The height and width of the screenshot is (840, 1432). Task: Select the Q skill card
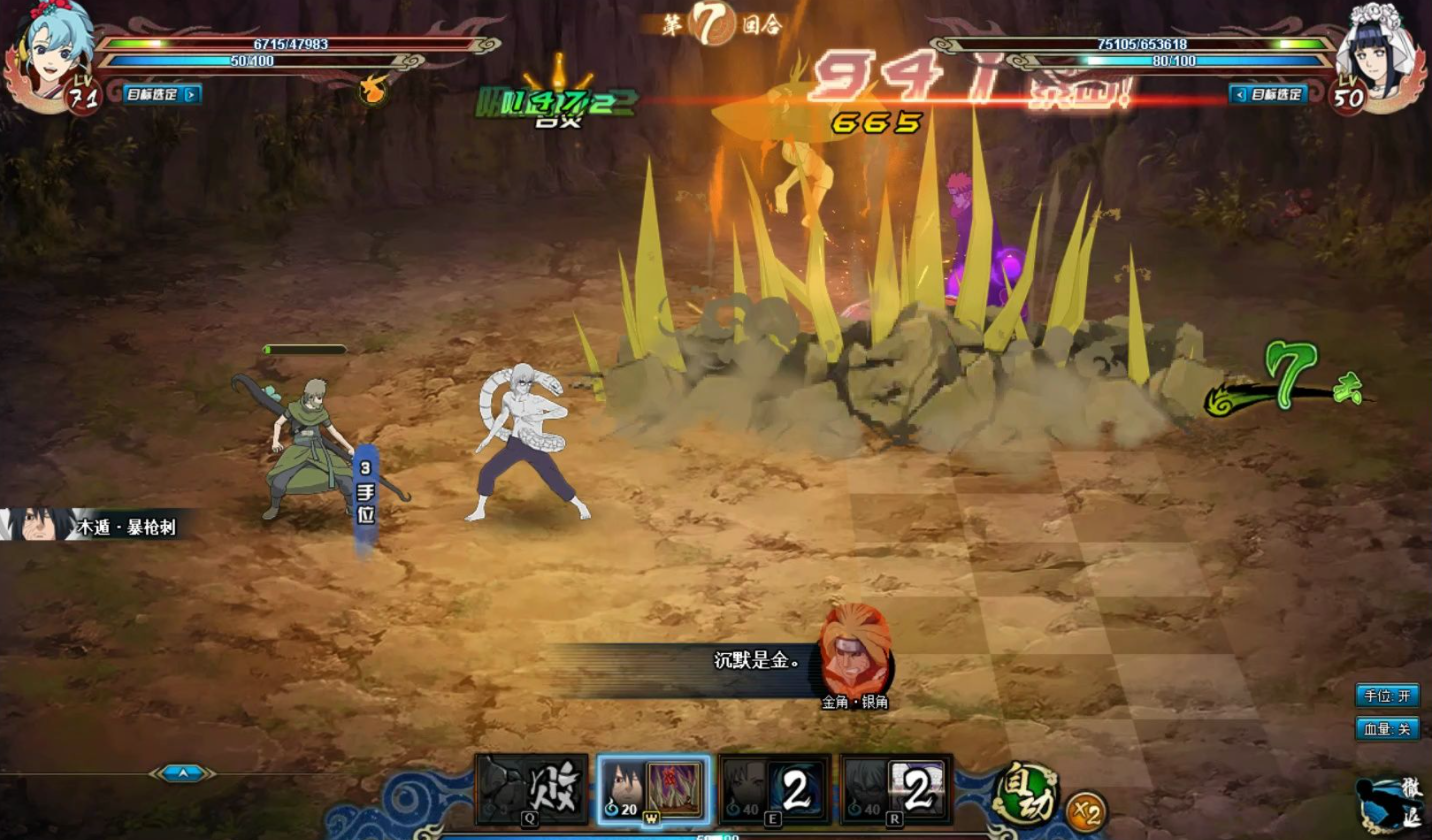531,788
